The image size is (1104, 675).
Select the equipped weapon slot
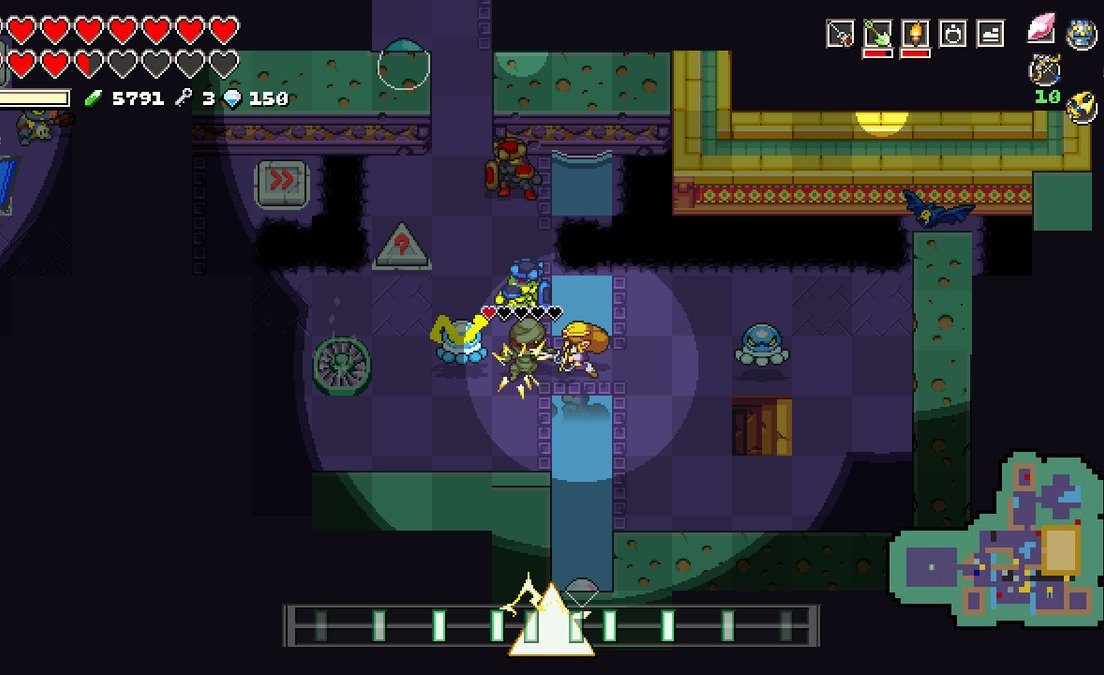840,33
